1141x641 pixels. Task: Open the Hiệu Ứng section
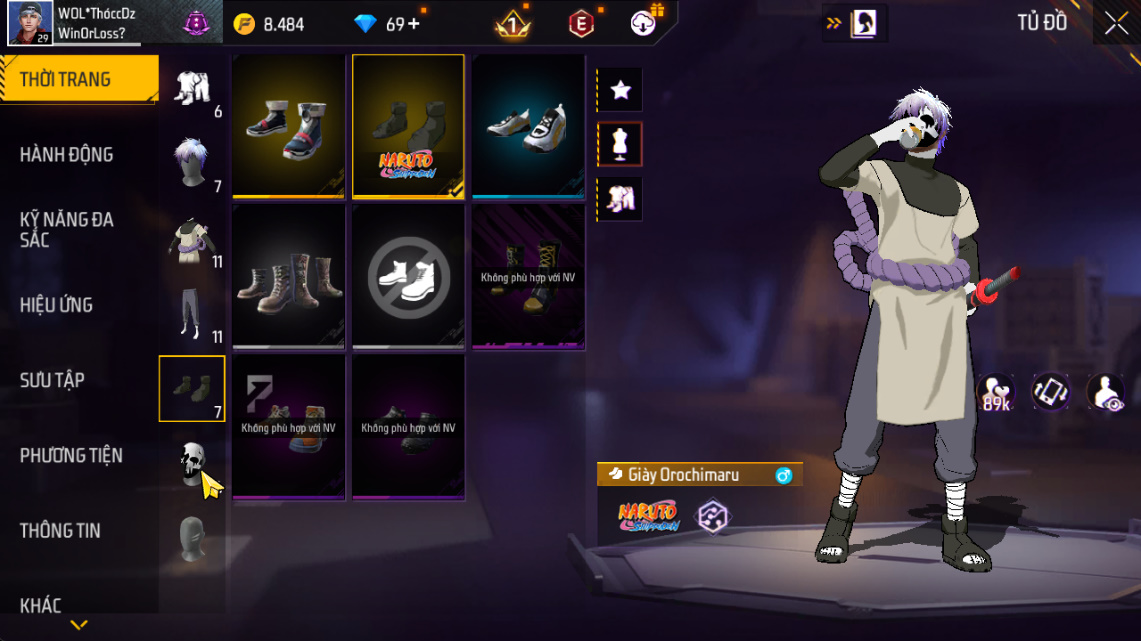click(56, 305)
